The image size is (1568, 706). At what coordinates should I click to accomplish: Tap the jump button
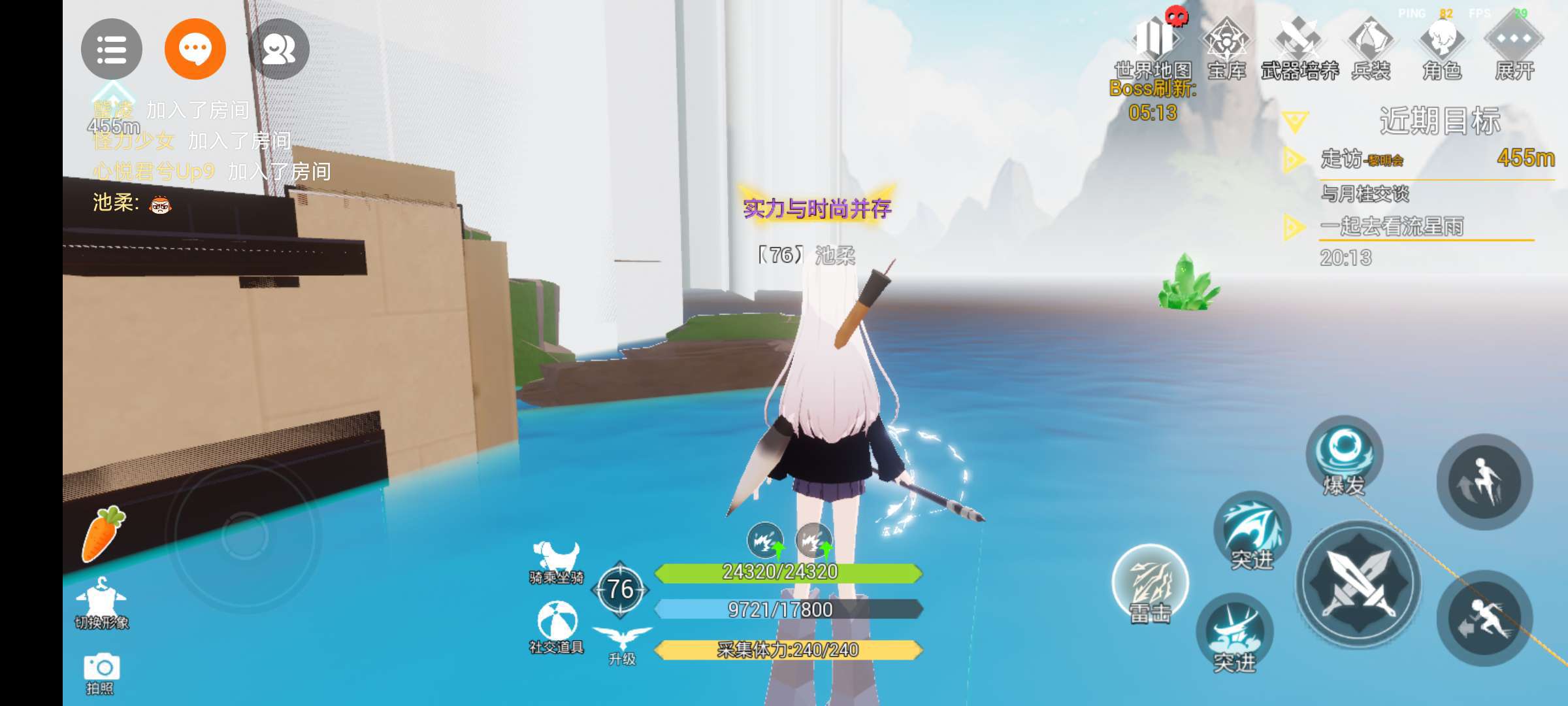pyautogui.click(x=1484, y=482)
